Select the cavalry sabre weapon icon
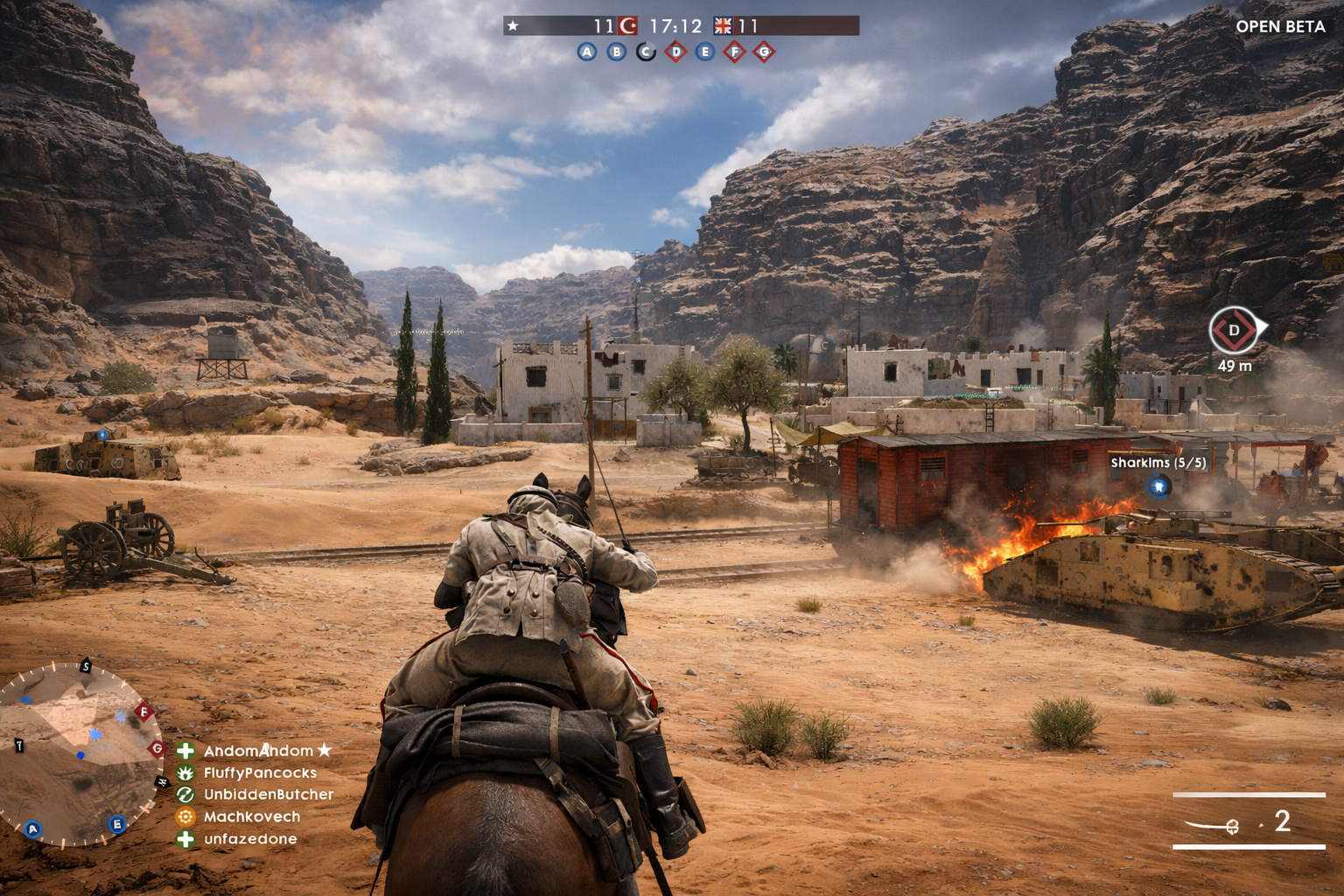 pos(1213,824)
